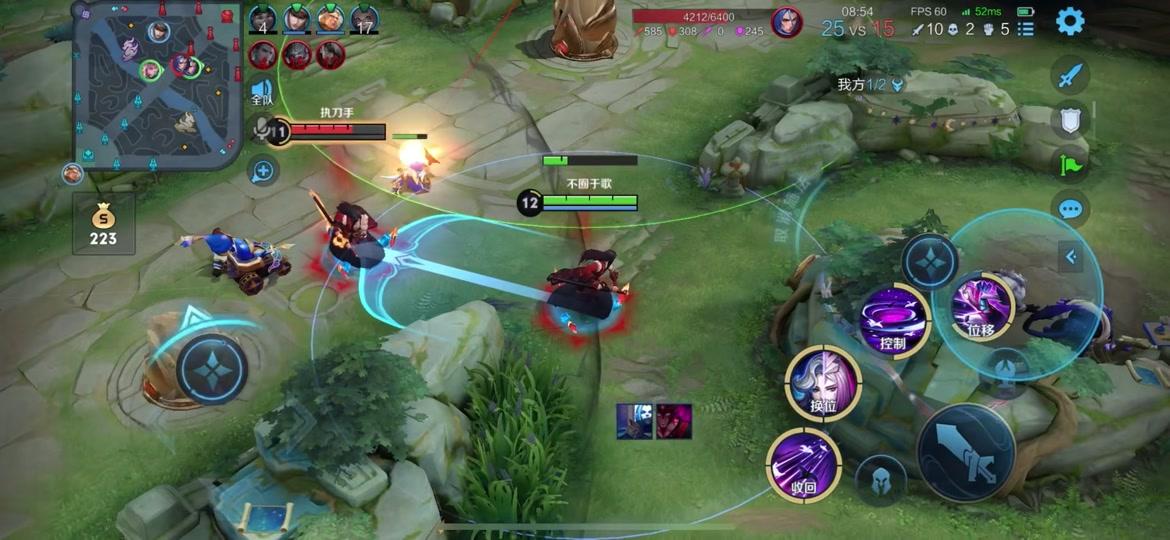Open the gold shop showing 223
The width and height of the screenshot is (1170, 540).
click(x=103, y=224)
